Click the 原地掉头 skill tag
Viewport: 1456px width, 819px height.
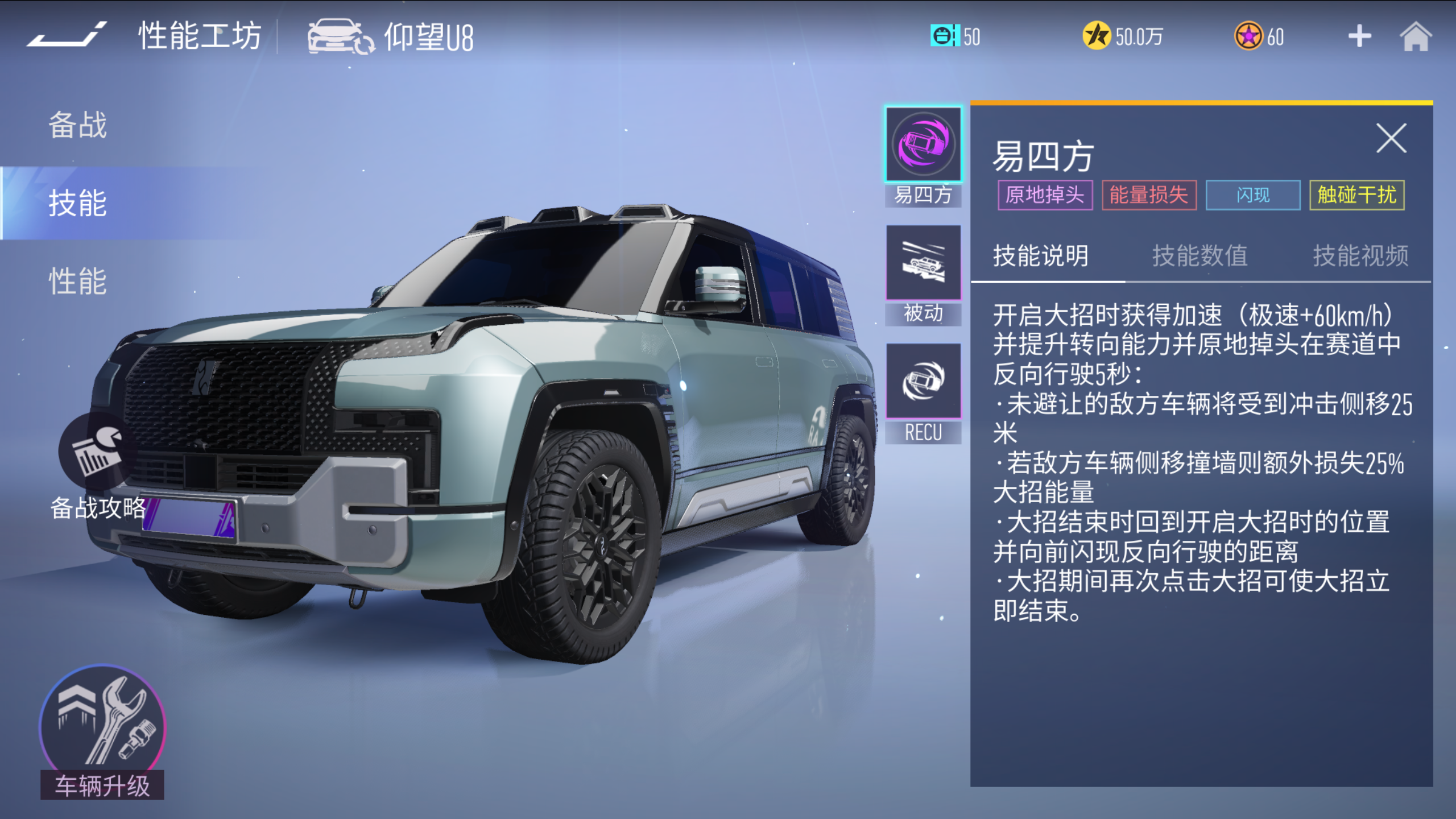click(1045, 195)
